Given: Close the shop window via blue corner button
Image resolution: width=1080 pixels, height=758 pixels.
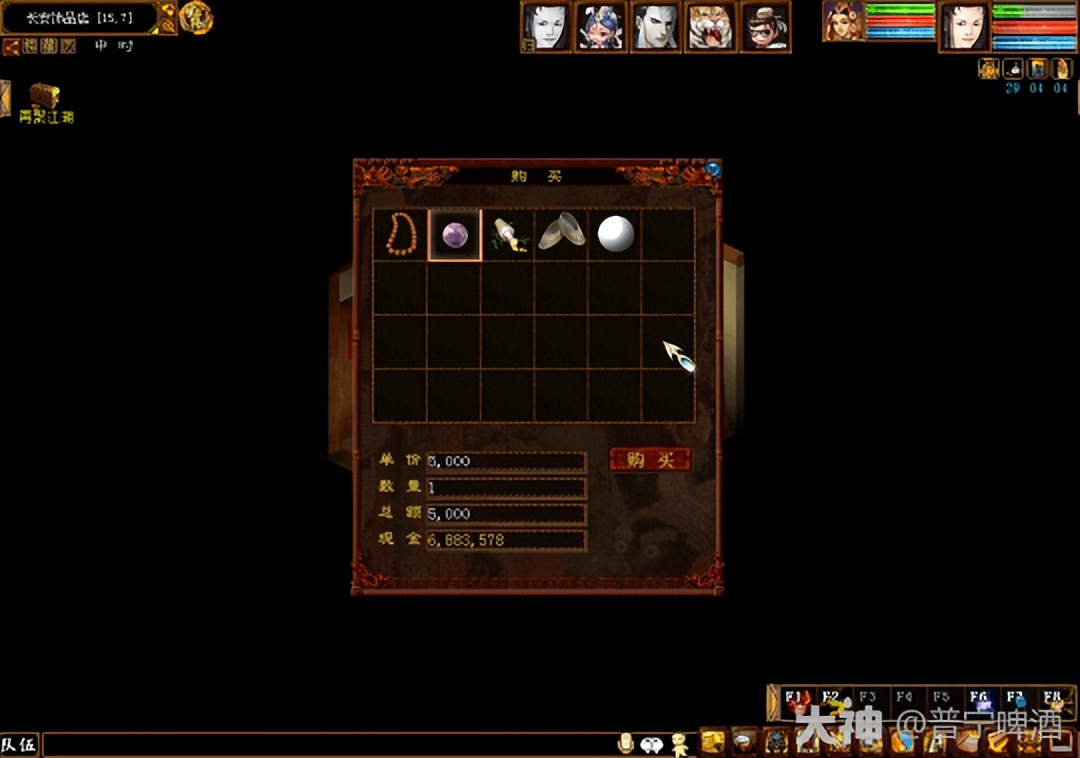Looking at the screenshot, I should (x=713, y=169).
